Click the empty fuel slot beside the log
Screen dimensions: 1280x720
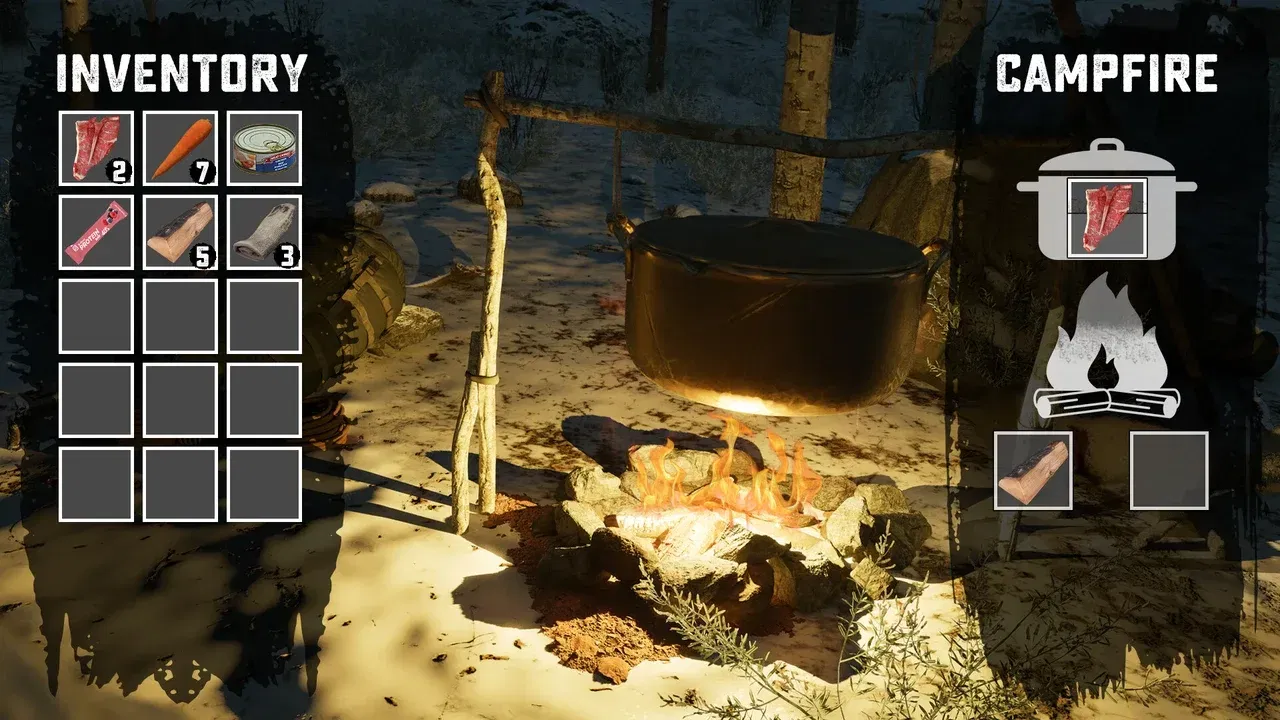click(1168, 472)
